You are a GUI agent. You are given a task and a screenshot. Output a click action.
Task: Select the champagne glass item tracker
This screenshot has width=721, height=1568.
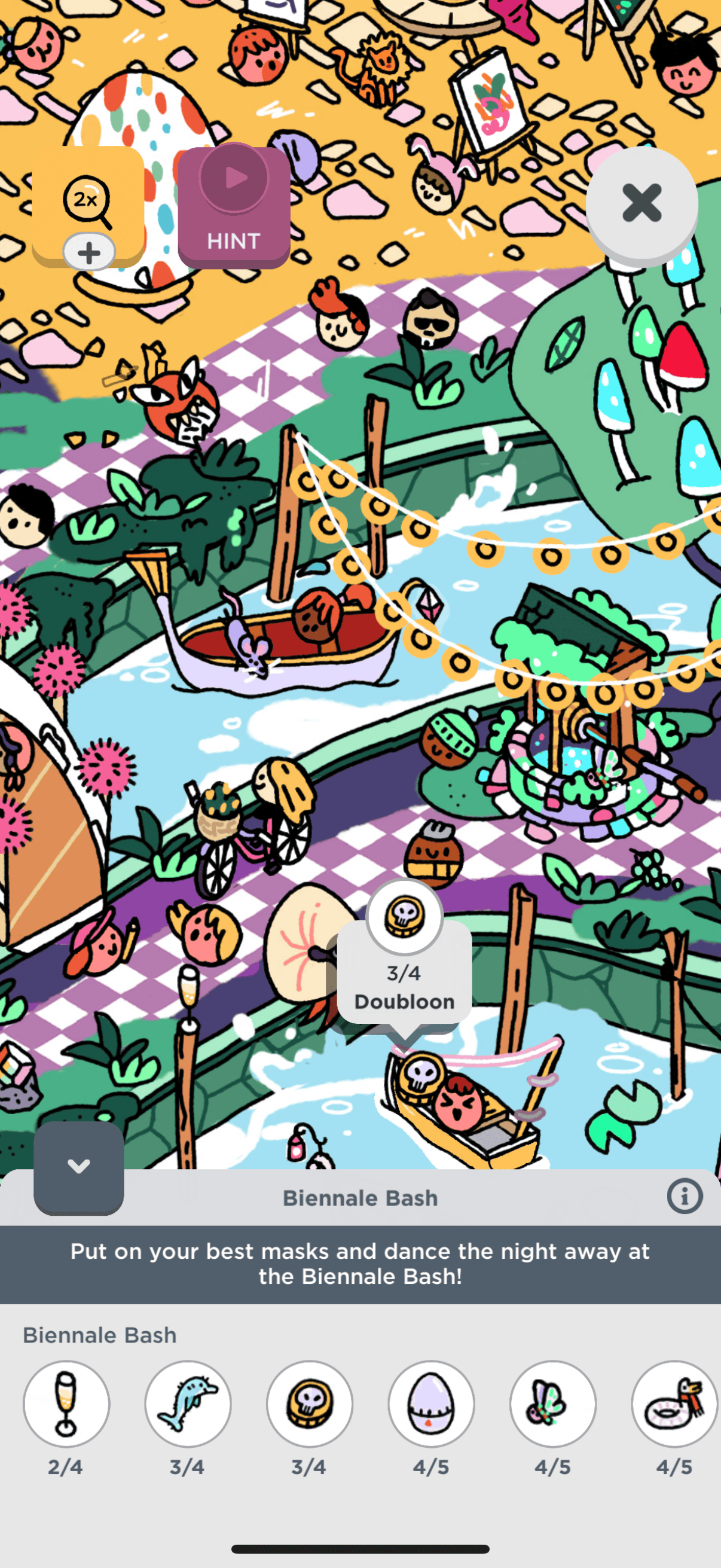(x=66, y=1404)
